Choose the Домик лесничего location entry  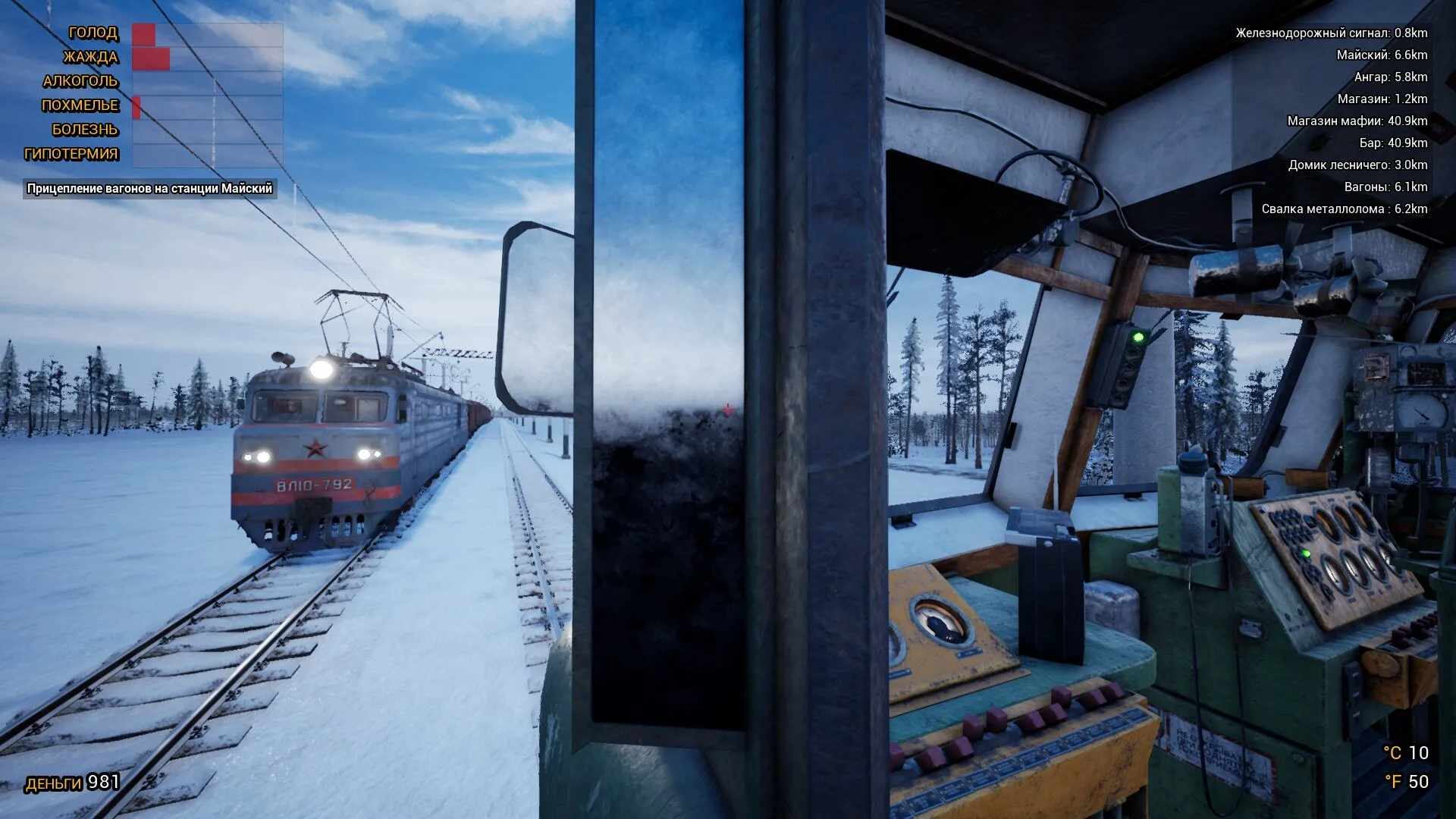[x=1357, y=165]
